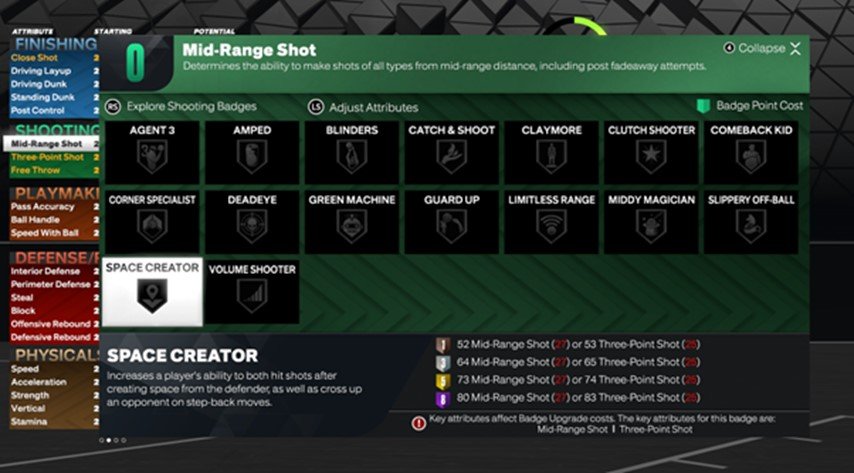
Task: Select the Catch & Shoot badge
Action: point(451,153)
